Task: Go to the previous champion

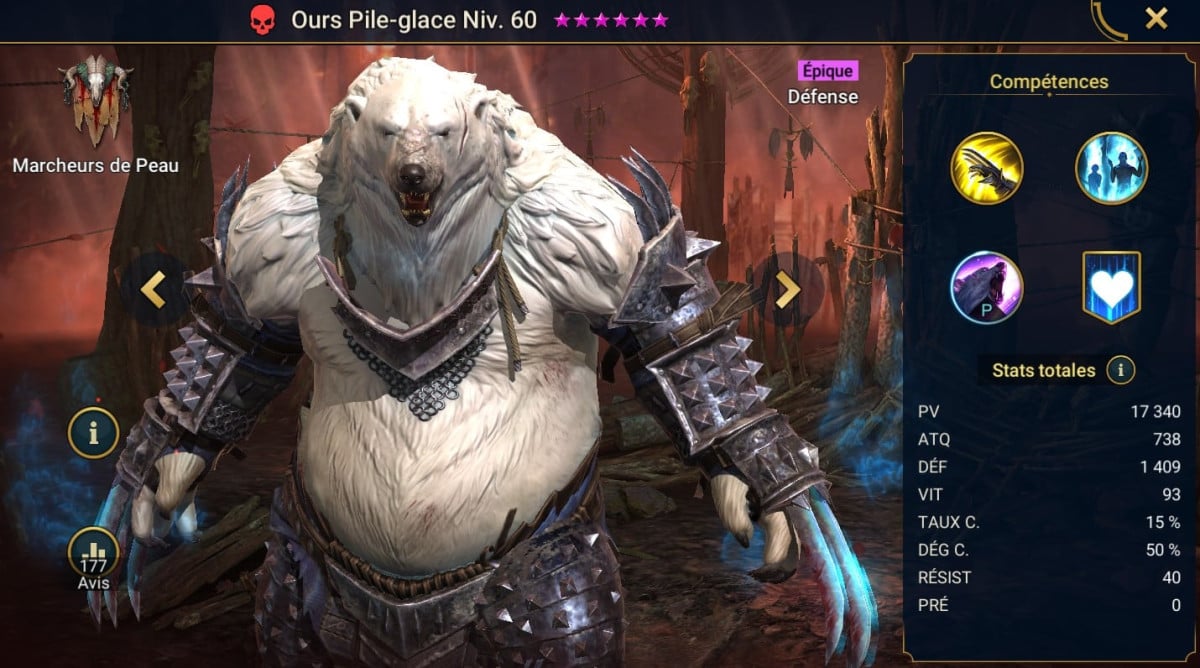Action: [153, 290]
